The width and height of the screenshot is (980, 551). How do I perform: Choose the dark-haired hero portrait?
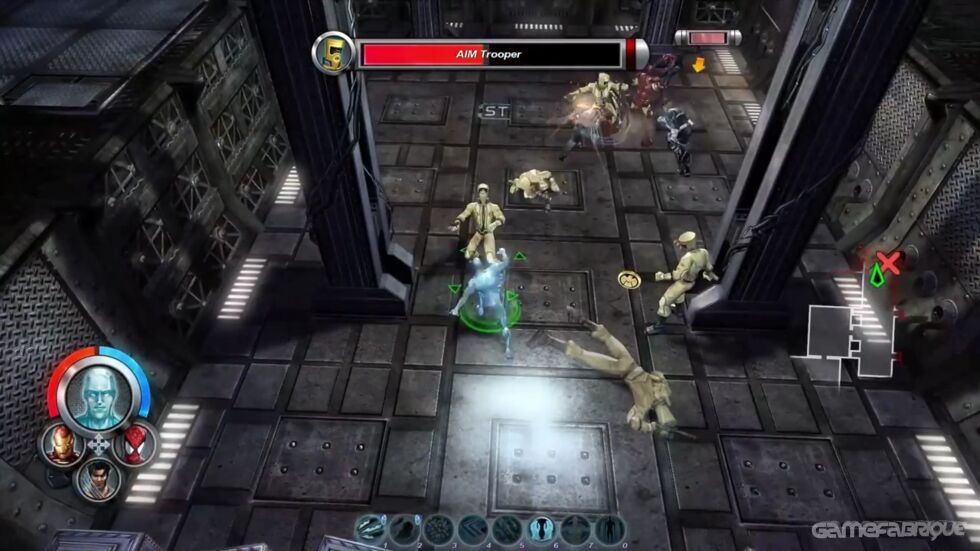[x=98, y=479]
